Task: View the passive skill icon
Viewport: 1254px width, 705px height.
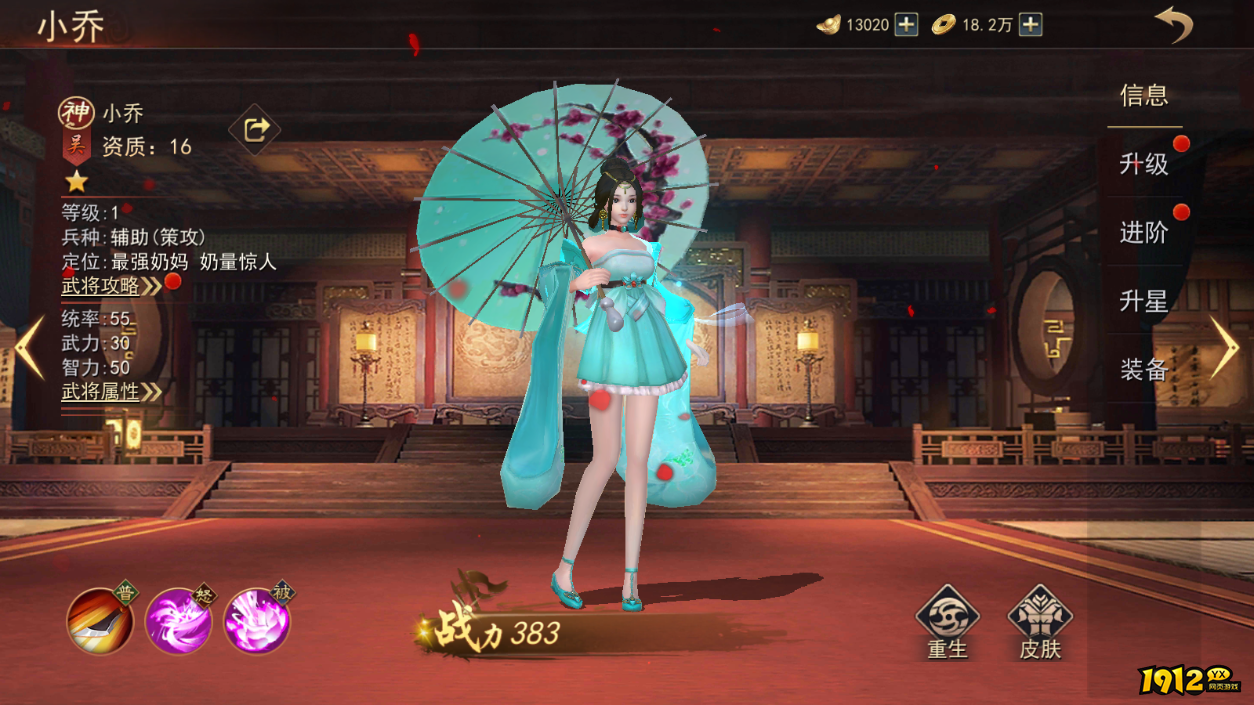Action: [x=257, y=620]
